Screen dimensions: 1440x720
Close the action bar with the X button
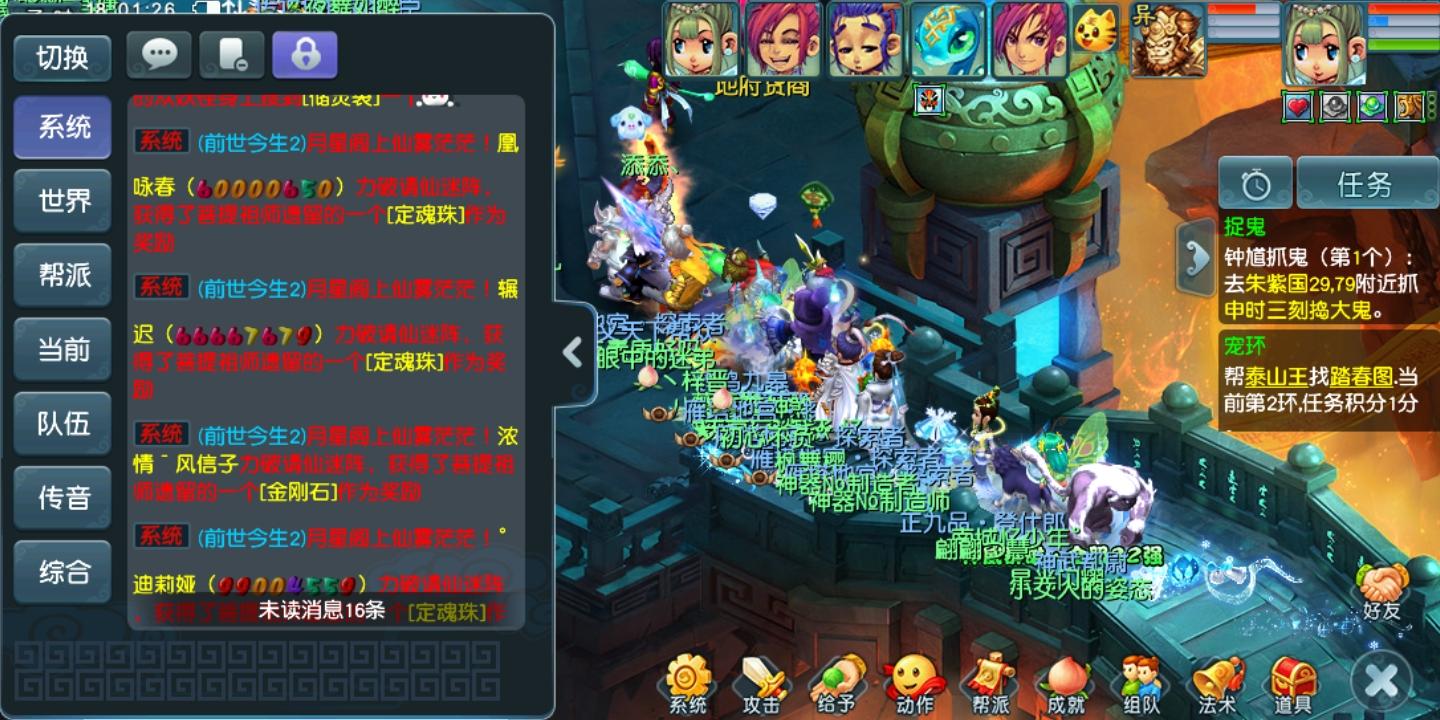tap(1382, 682)
